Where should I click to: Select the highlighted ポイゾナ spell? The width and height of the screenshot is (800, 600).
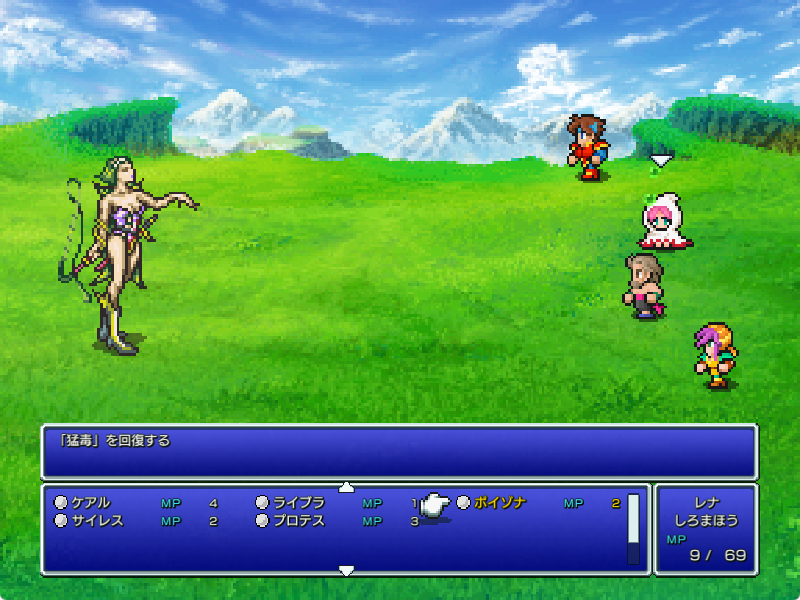(x=499, y=503)
